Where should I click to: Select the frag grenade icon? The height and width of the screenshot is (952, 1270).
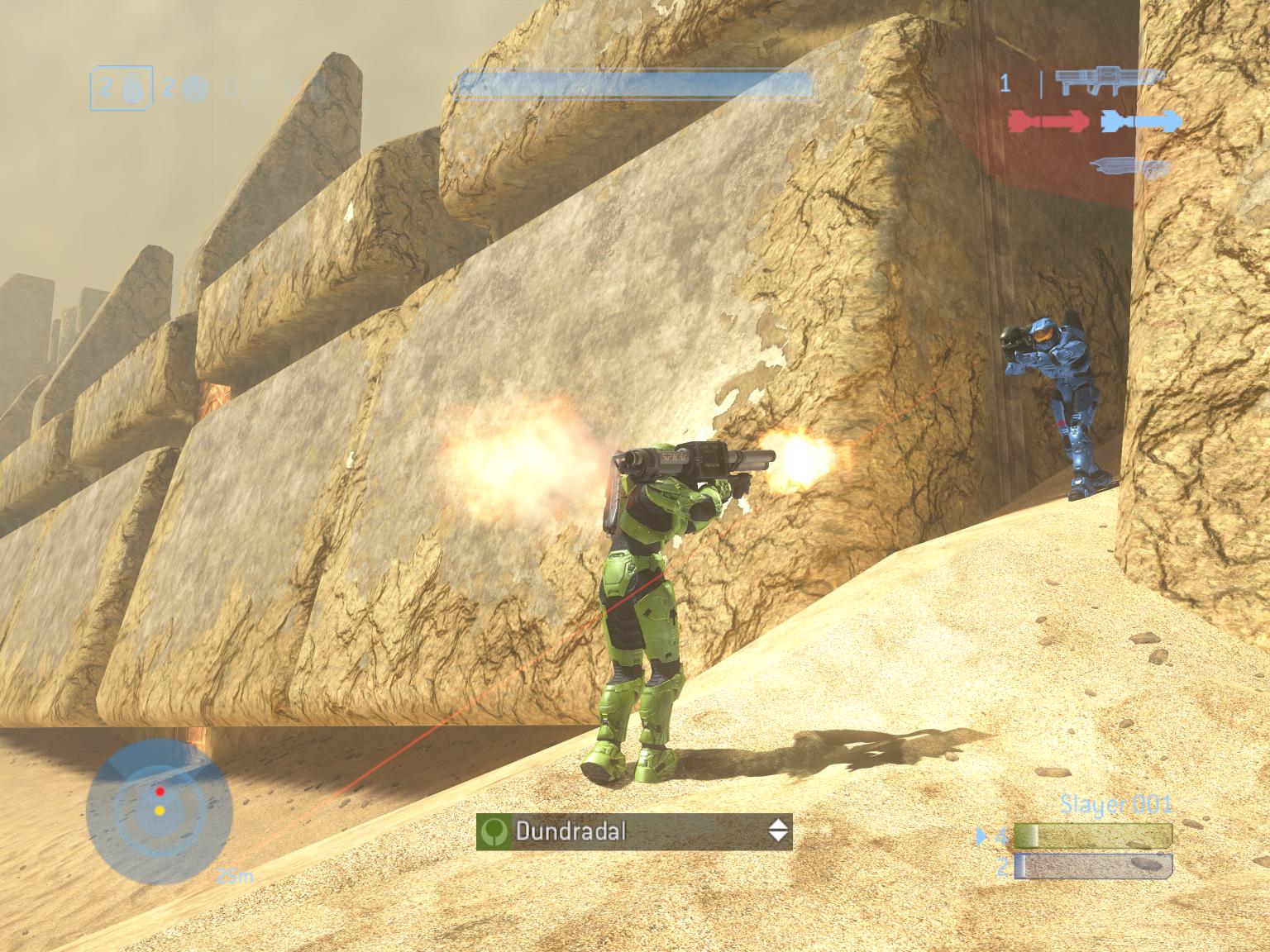point(132,91)
